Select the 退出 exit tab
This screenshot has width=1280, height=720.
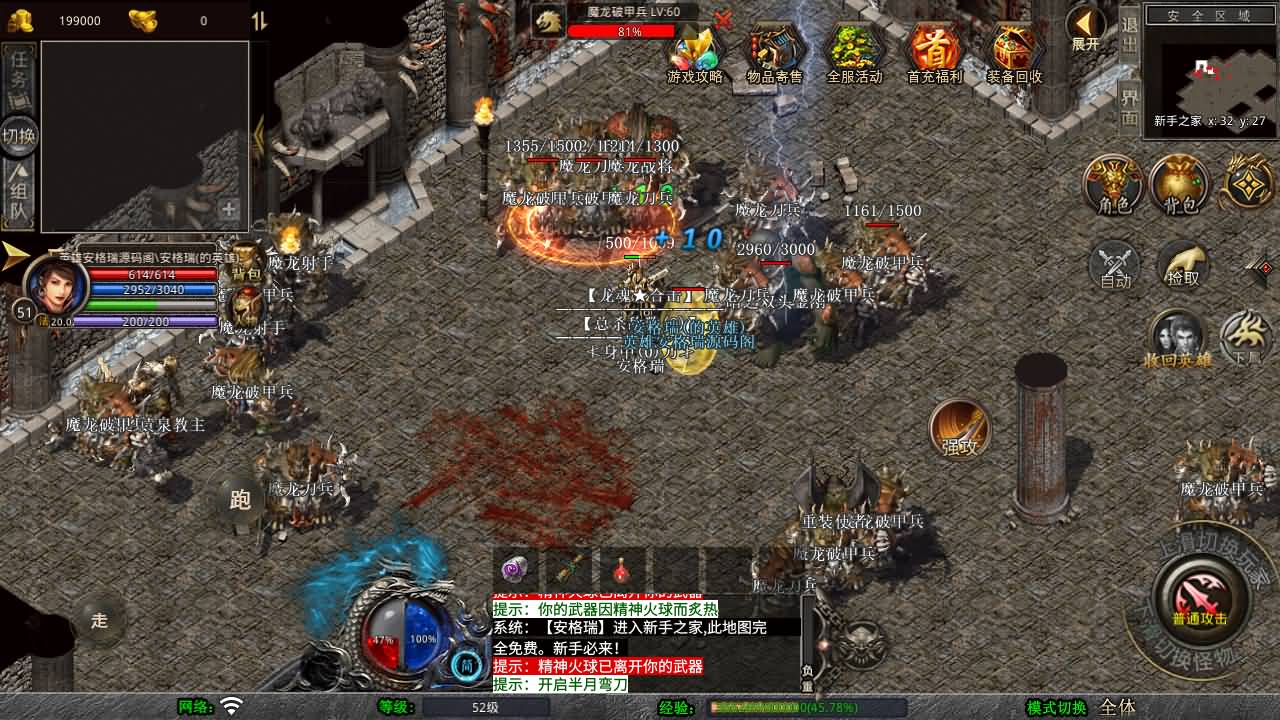coord(1129,35)
